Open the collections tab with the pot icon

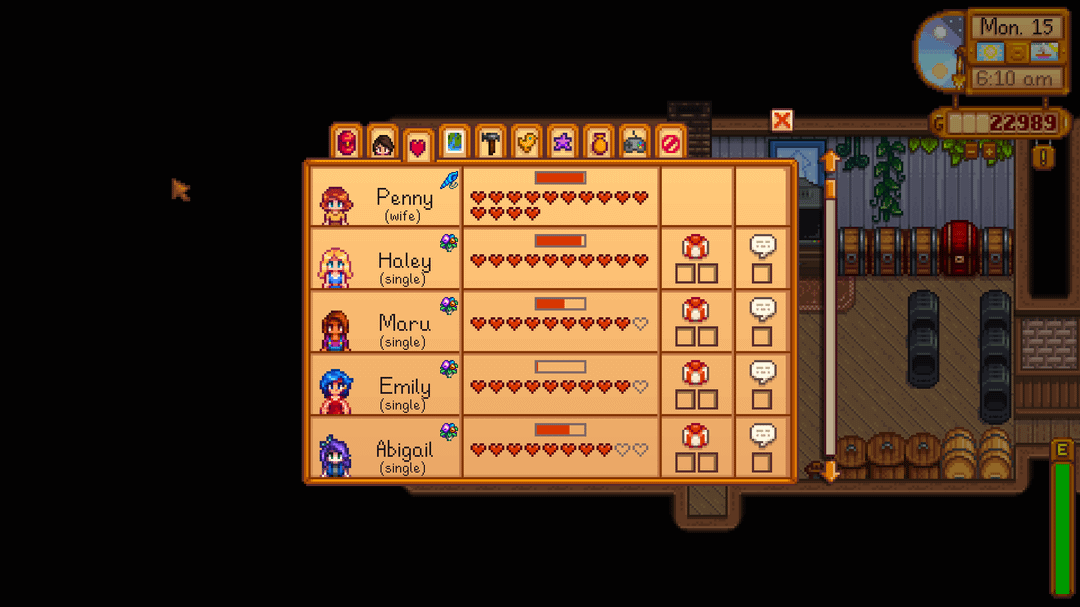coord(599,143)
